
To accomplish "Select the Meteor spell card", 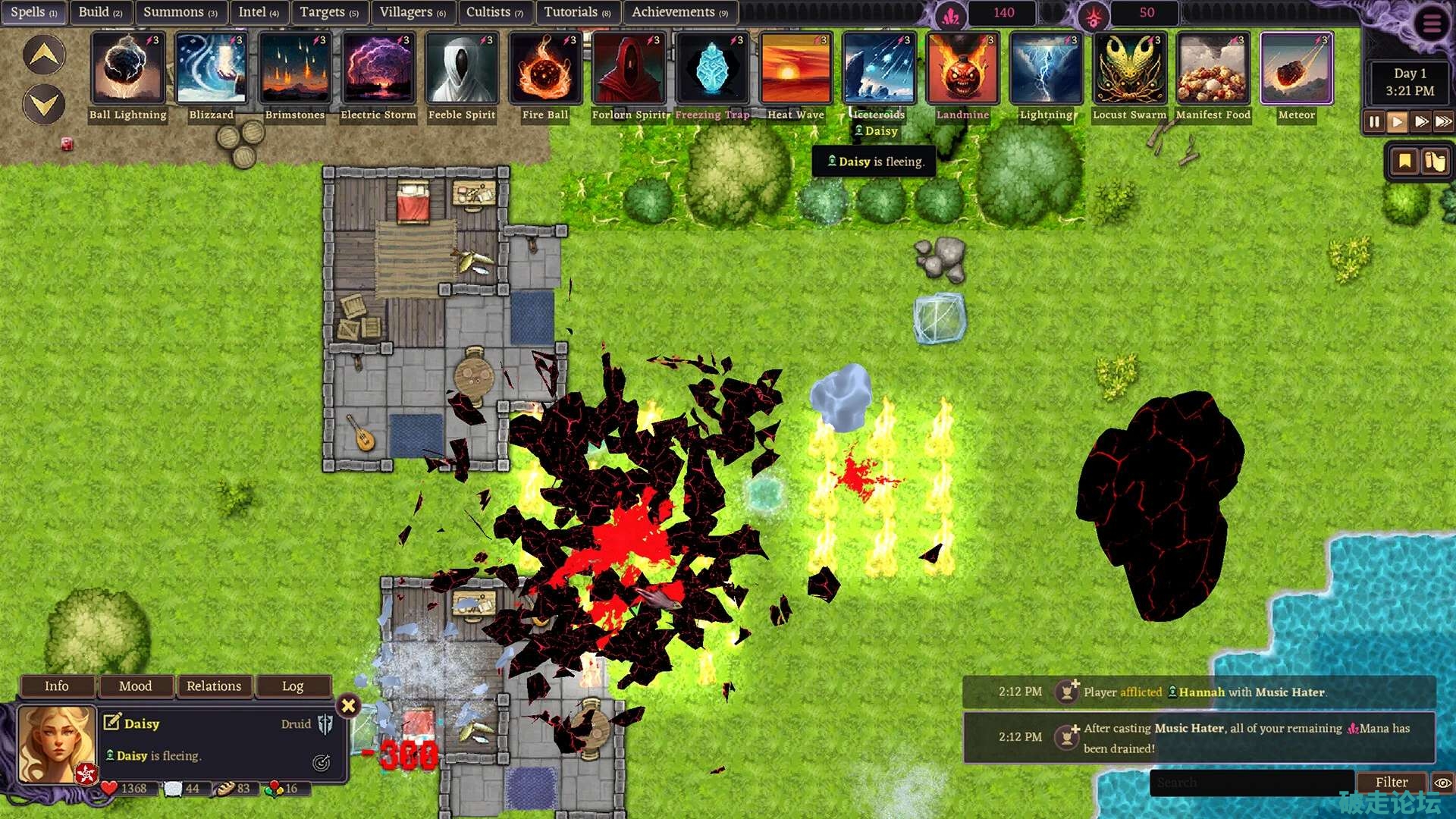I will pyautogui.click(x=1296, y=69).
